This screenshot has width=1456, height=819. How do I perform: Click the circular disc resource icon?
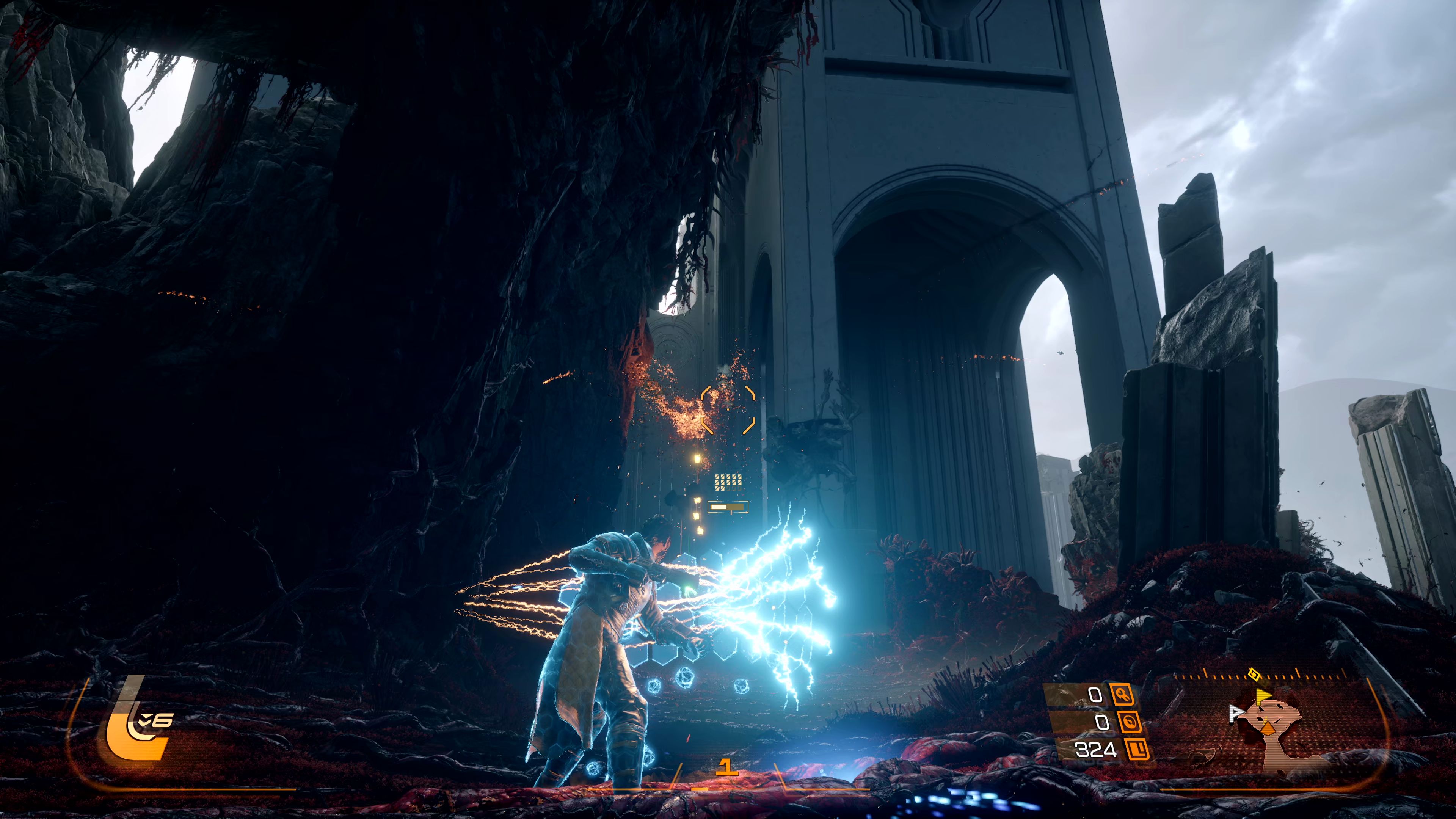coord(1130,722)
